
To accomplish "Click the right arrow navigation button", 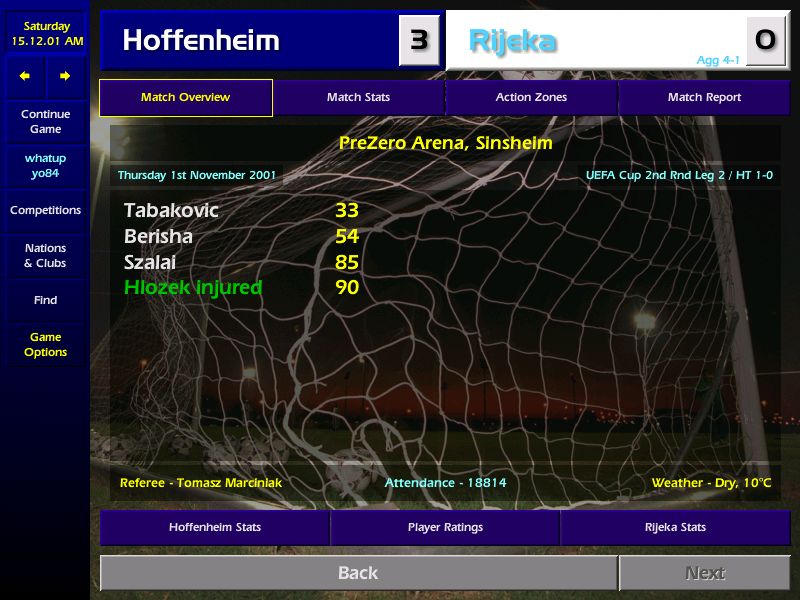I will click(x=65, y=76).
